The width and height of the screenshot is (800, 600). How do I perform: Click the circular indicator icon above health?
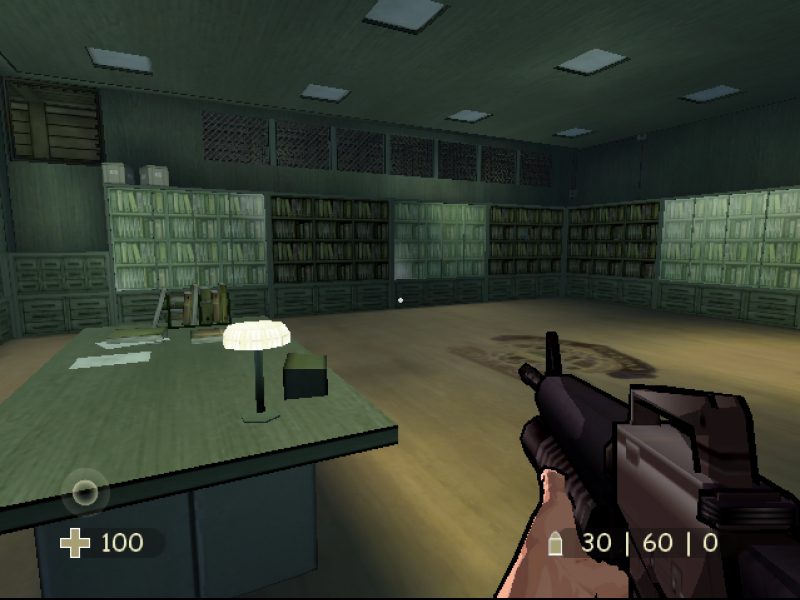pyautogui.click(x=86, y=492)
